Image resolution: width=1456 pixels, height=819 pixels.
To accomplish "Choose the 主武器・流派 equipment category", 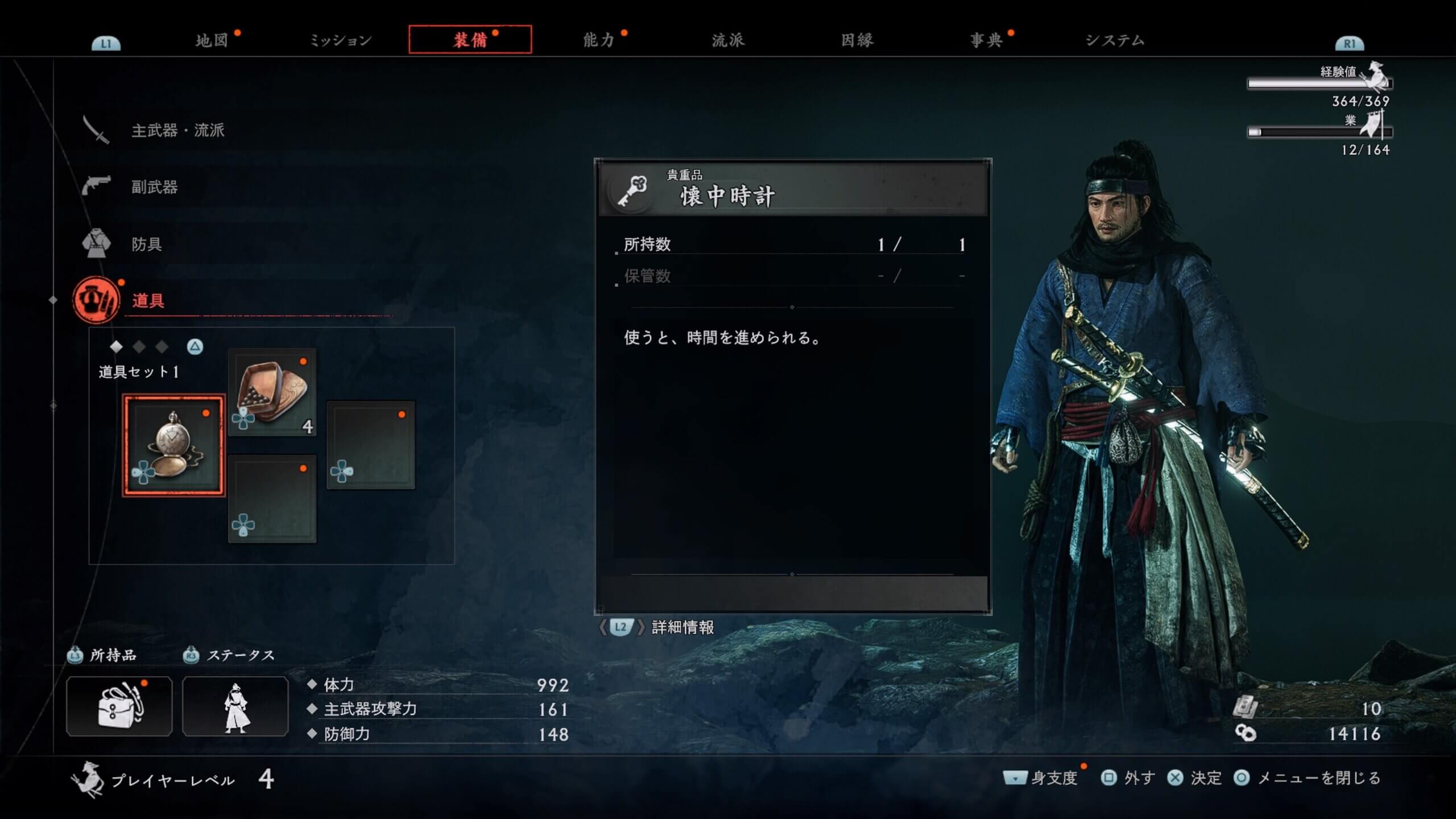I will point(177,130).
